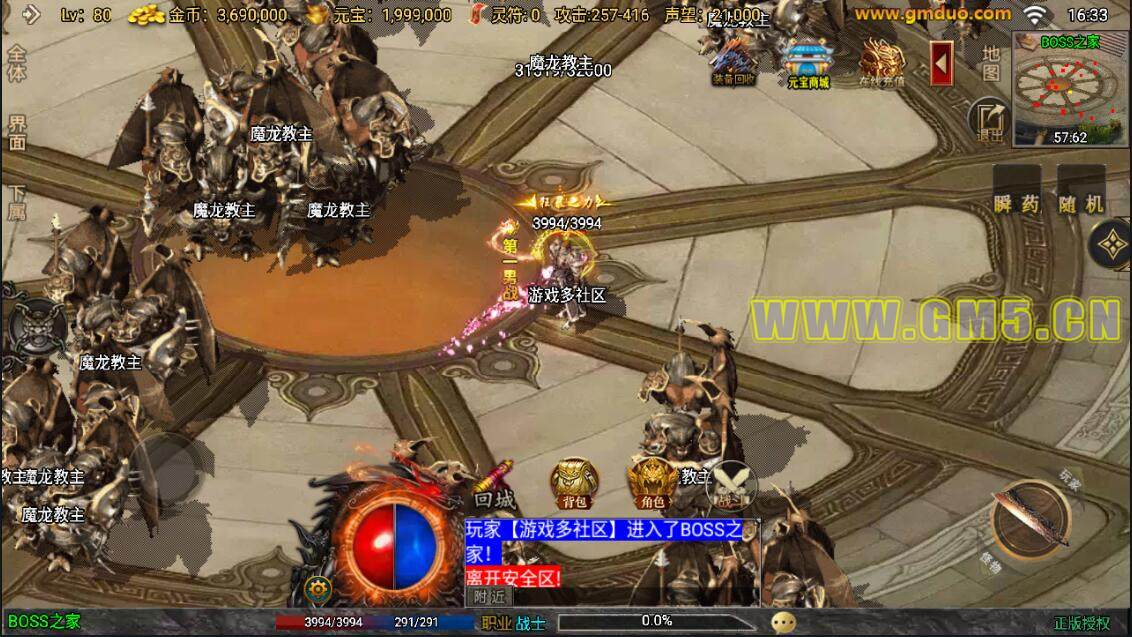Screen dimensions: 1132x637
Task: Open the yellow emoji chat bubble icon
Action: [785, 622]
